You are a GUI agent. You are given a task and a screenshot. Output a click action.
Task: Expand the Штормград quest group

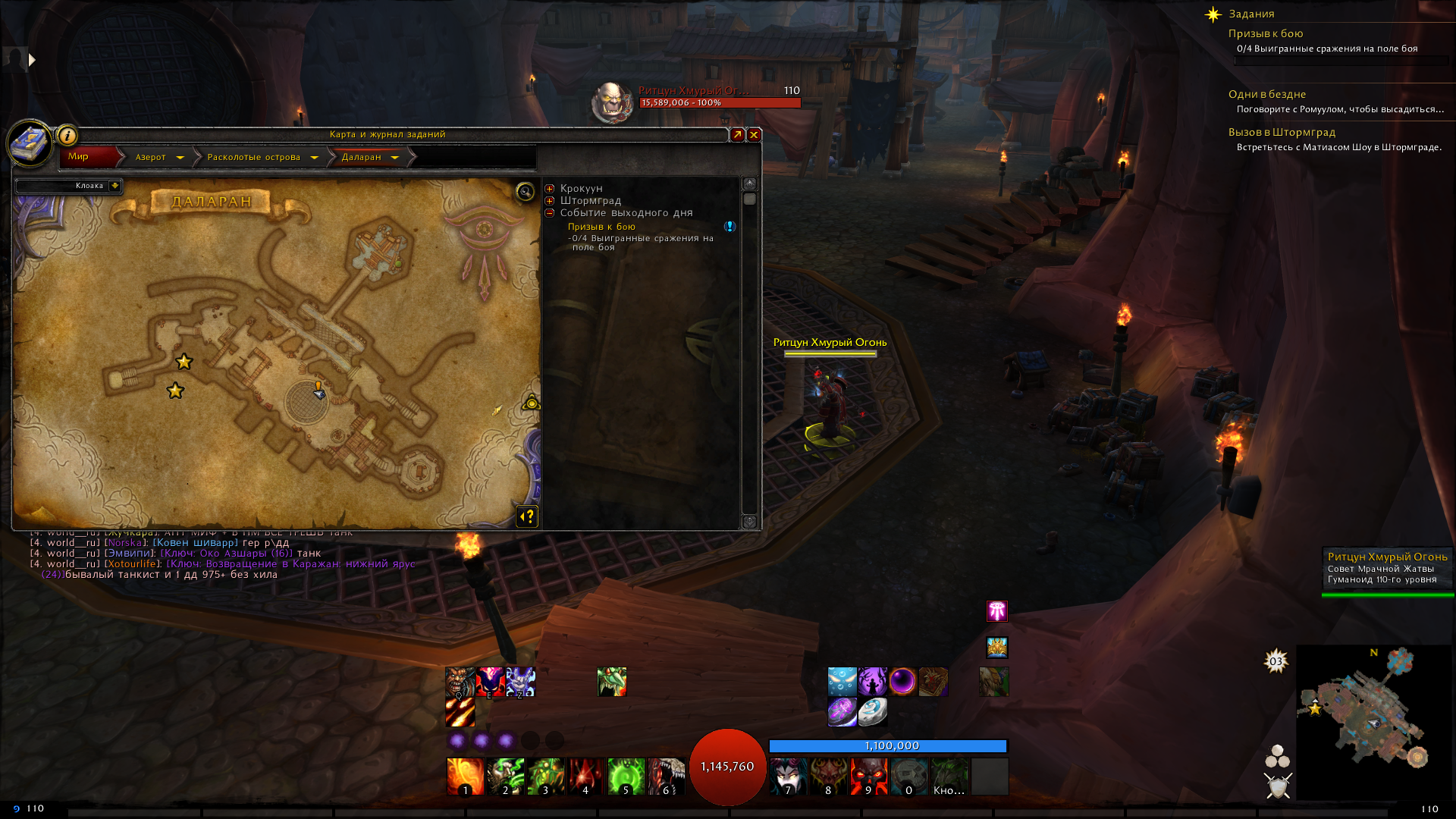click(550, 201)
